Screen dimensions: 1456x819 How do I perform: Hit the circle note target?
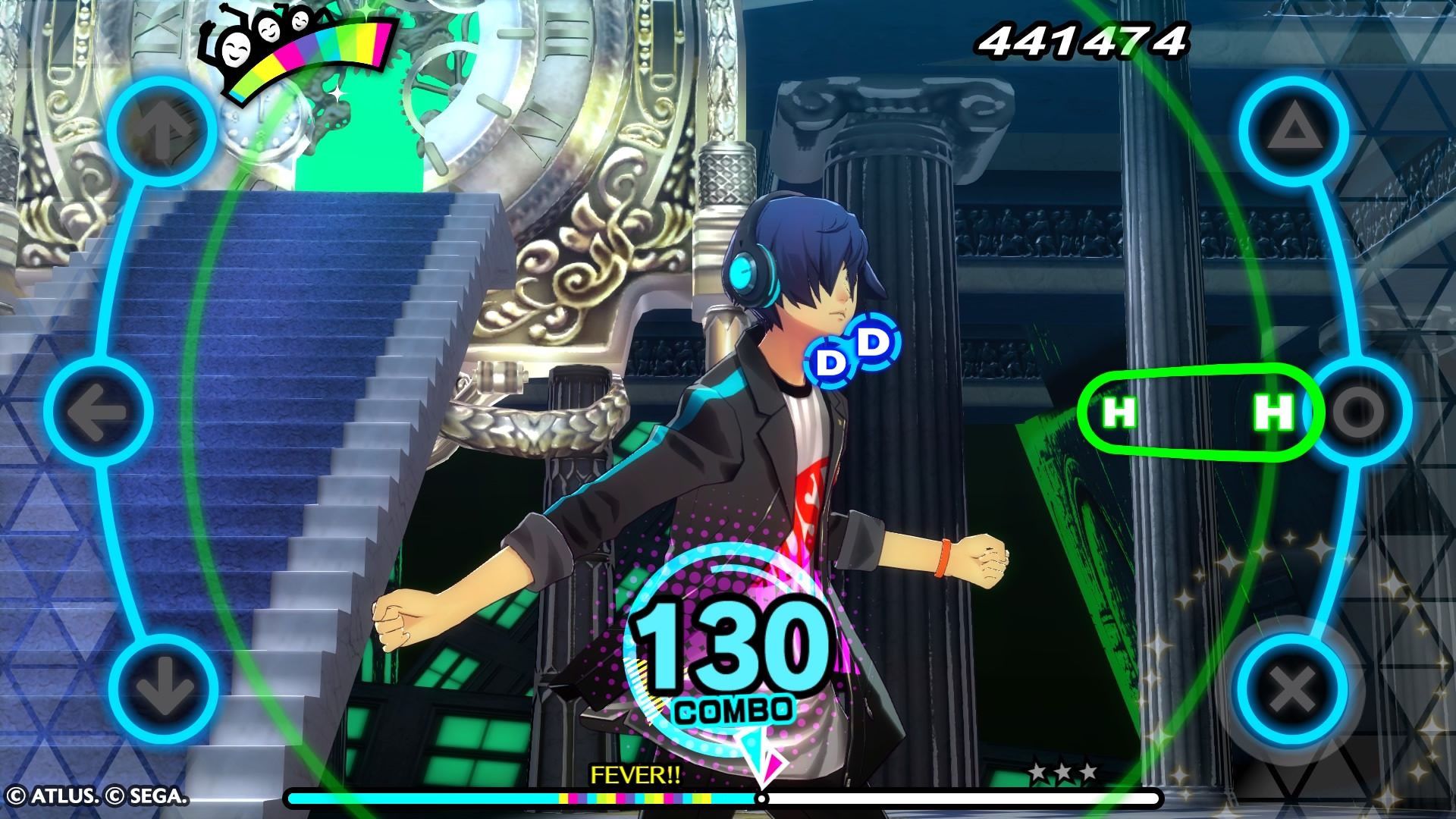pos(1360,412)
